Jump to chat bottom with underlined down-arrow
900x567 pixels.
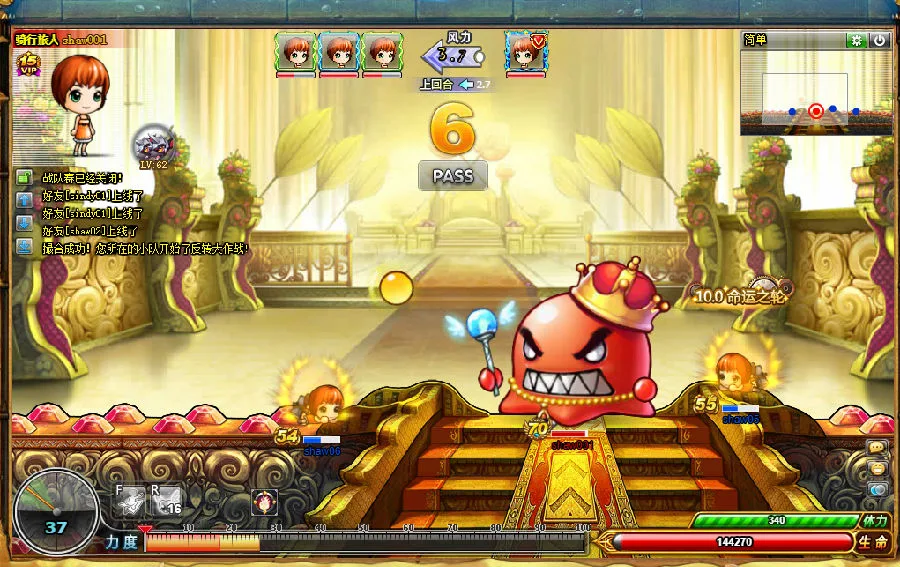(x=24, y=246)
